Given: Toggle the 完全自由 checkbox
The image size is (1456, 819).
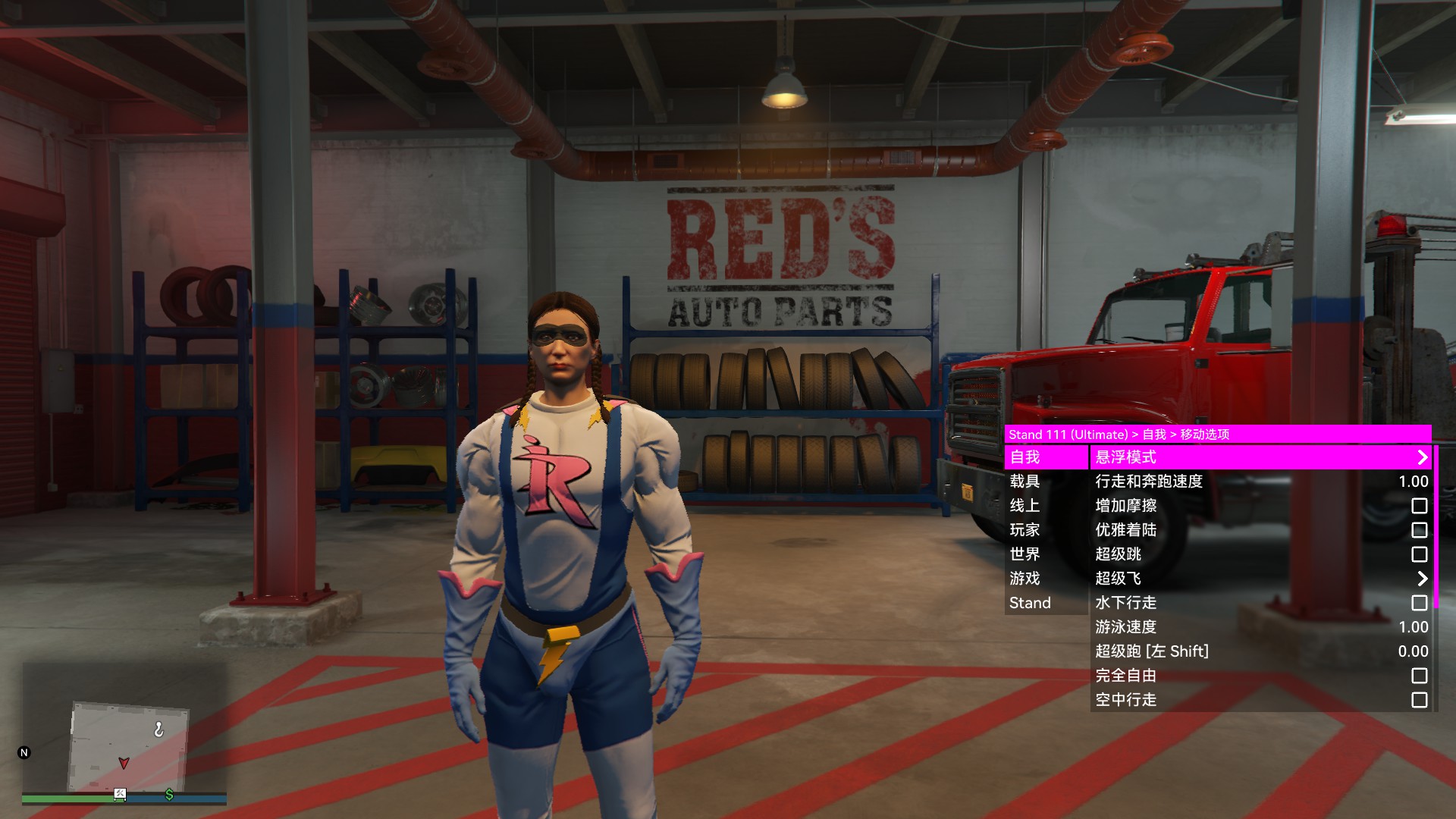Looking at the screenshot, I should [x=1419, y=676].
